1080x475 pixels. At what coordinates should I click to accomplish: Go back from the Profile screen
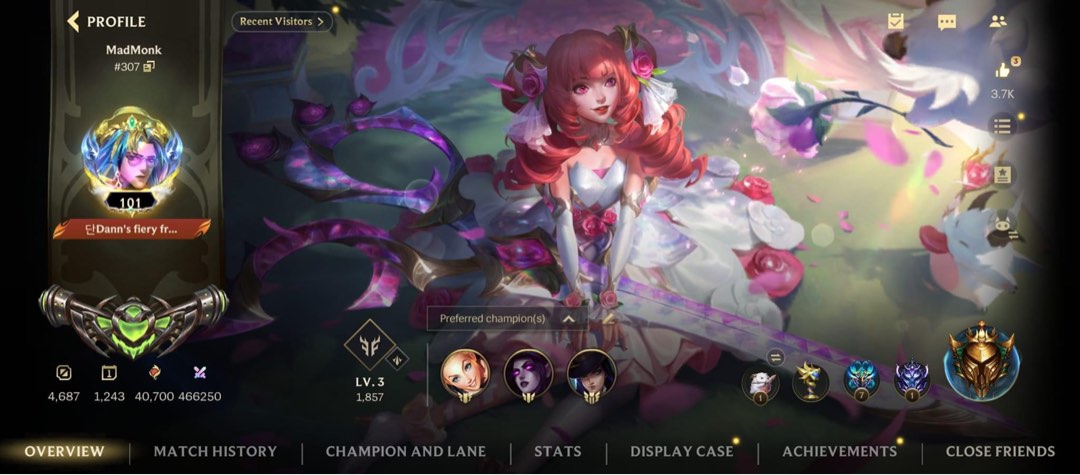(74, 21)
